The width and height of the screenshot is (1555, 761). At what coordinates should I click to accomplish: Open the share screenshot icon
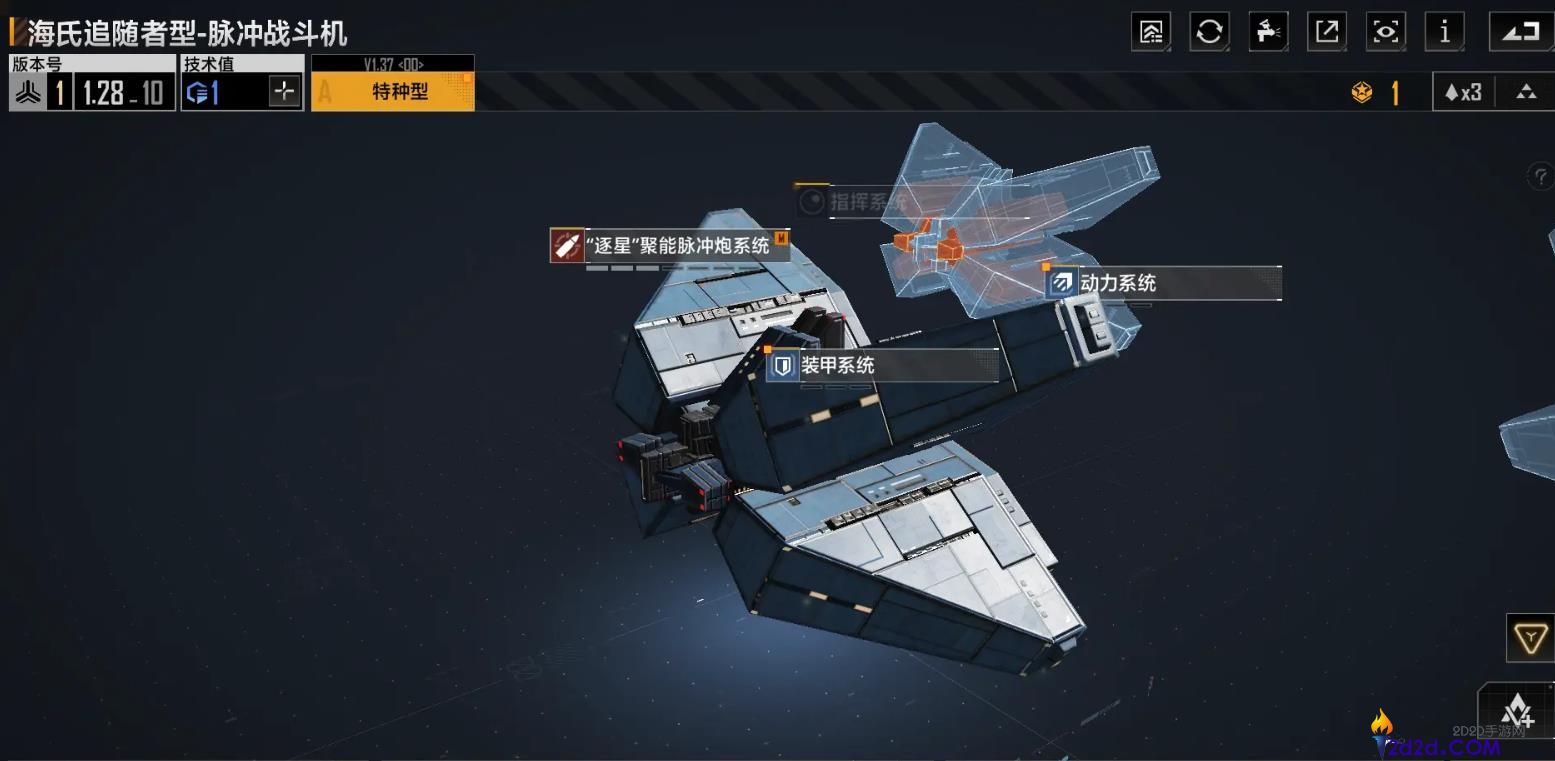pos(1327,31)
